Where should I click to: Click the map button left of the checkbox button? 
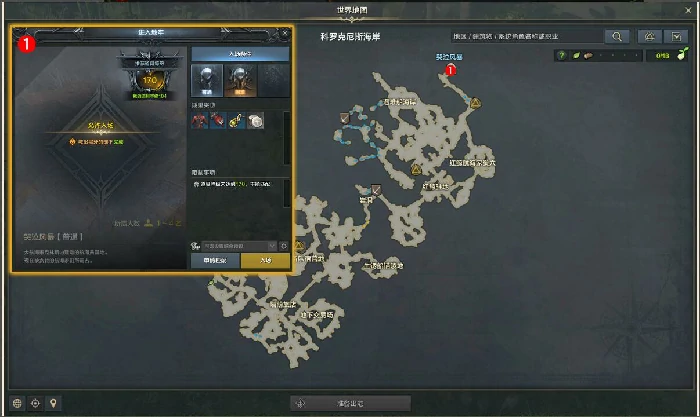[648, 36]
